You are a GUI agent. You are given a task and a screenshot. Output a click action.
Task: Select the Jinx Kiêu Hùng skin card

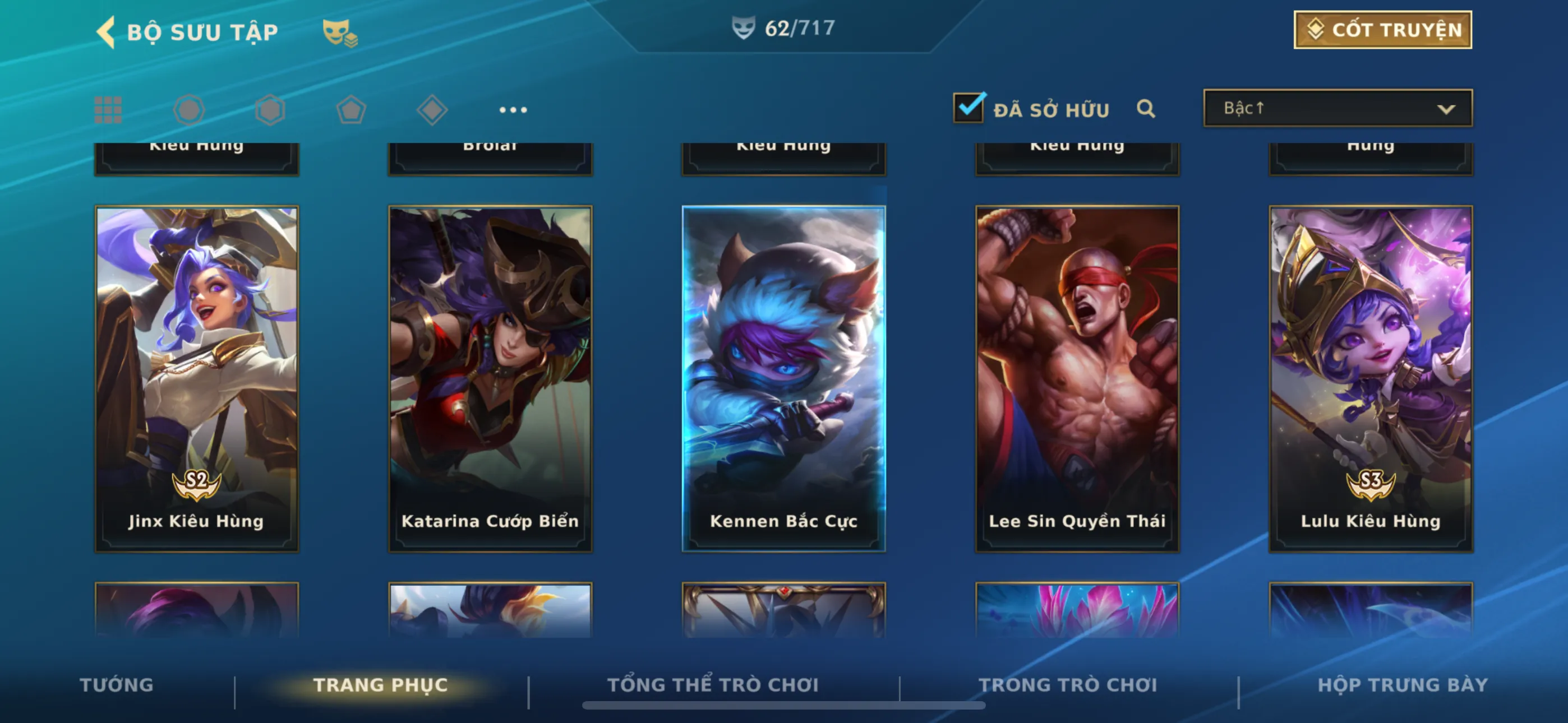pos(197,378)
